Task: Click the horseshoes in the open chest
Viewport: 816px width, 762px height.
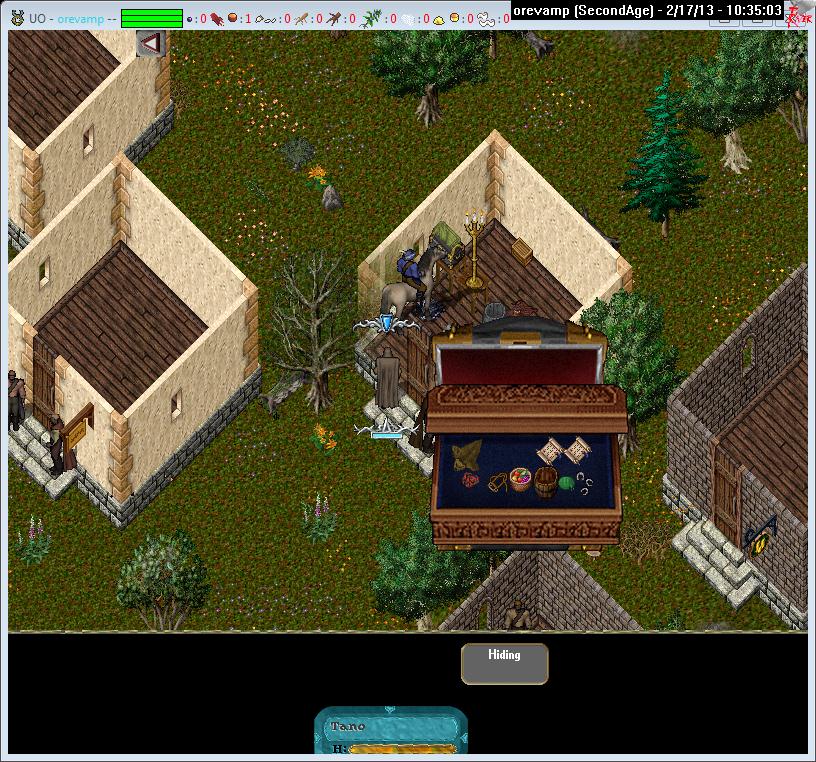Action: (587, 485)
